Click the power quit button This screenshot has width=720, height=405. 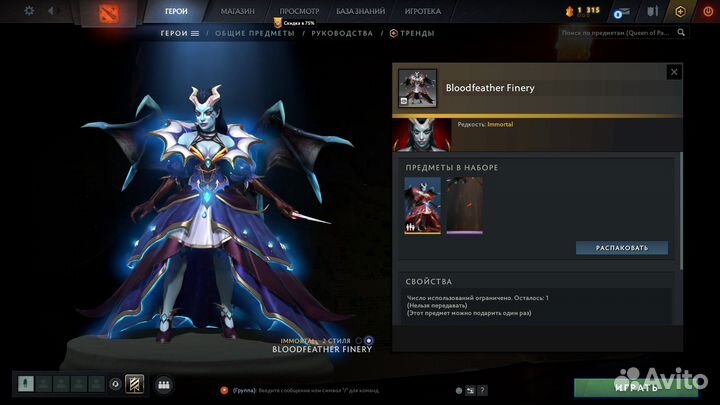tap(707, 11)
